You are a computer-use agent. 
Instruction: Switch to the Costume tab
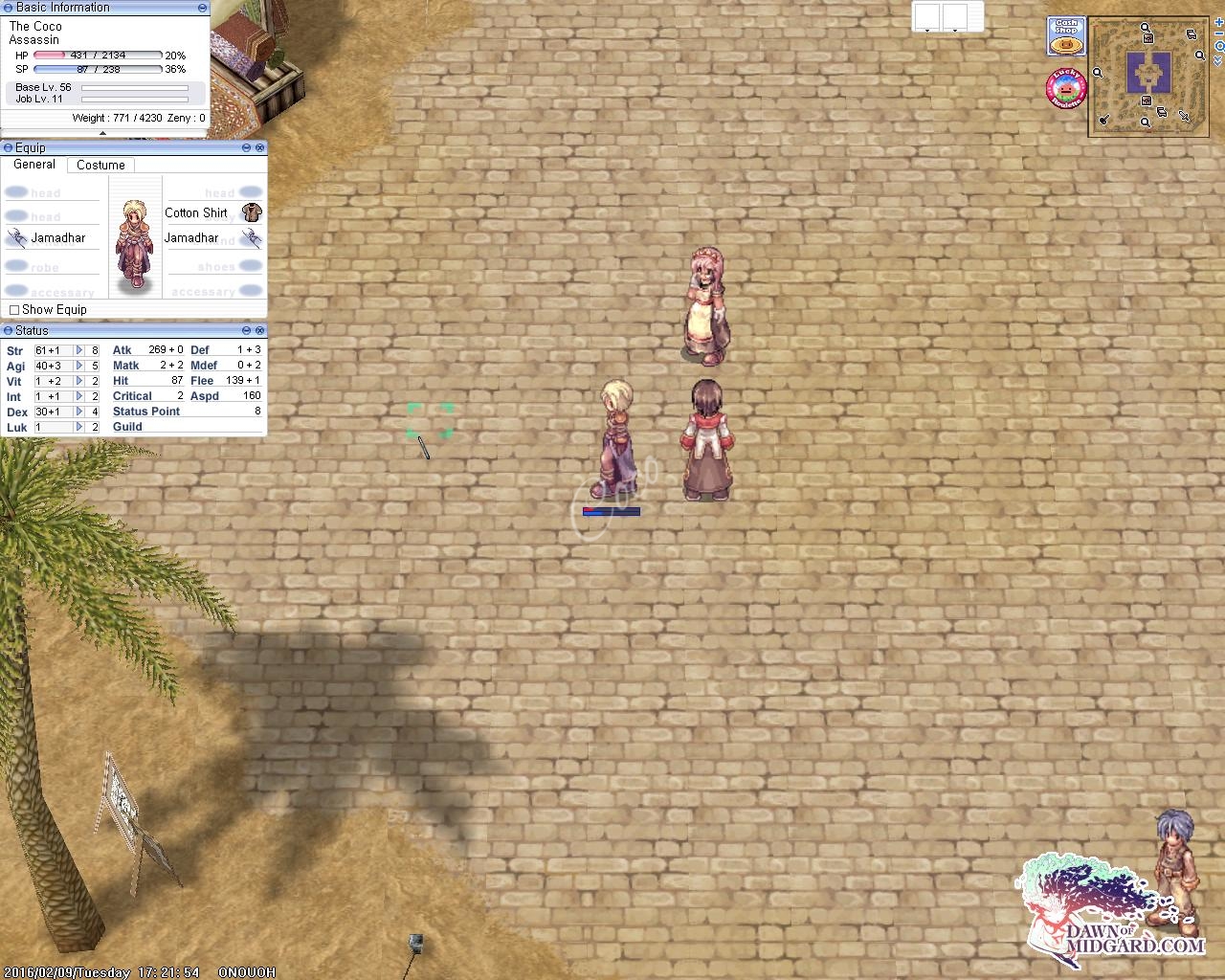(x=101, y=165)
